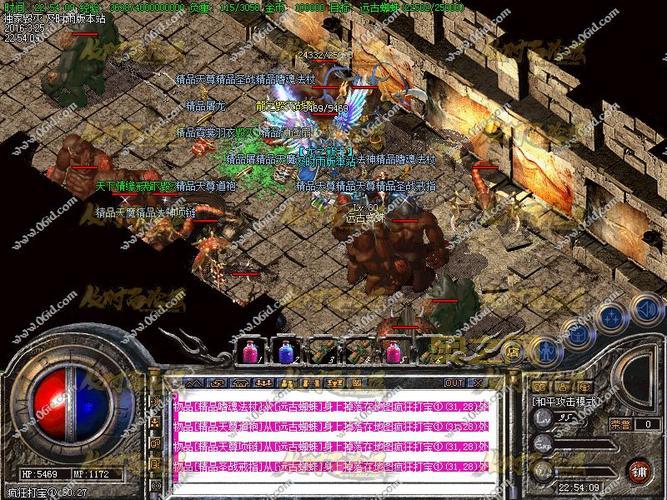Click the red shop button
Screen dimensions: 667x500
(638, 469)
